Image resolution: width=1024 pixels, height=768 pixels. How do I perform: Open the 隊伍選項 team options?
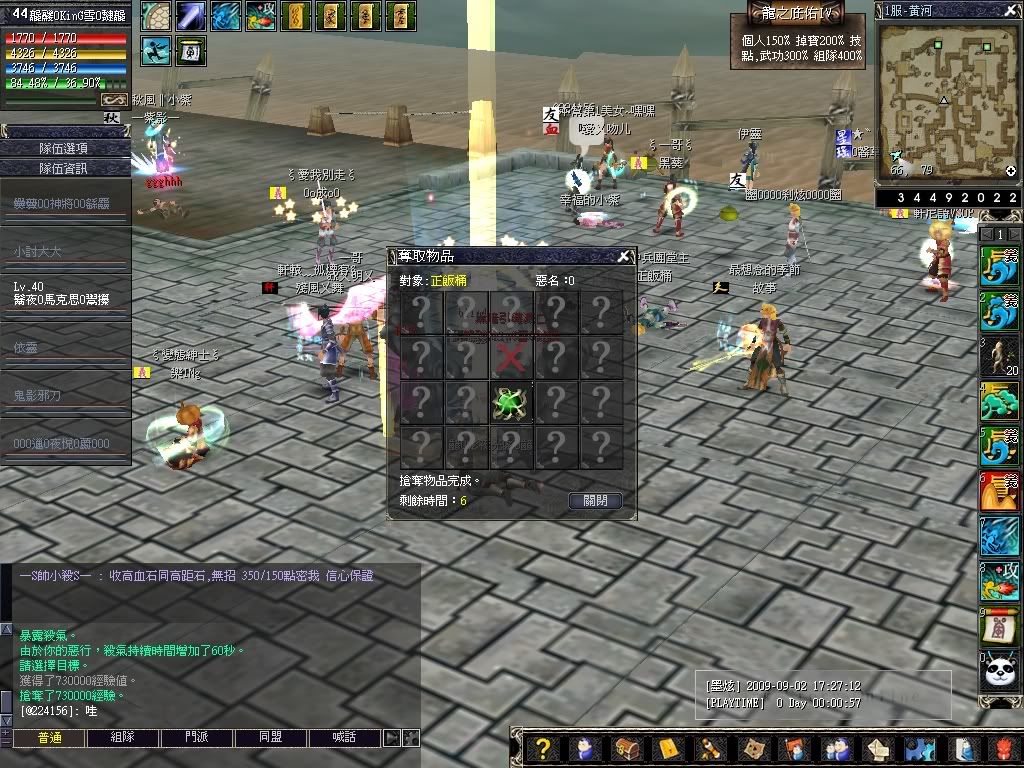click(x=63, y=148)
